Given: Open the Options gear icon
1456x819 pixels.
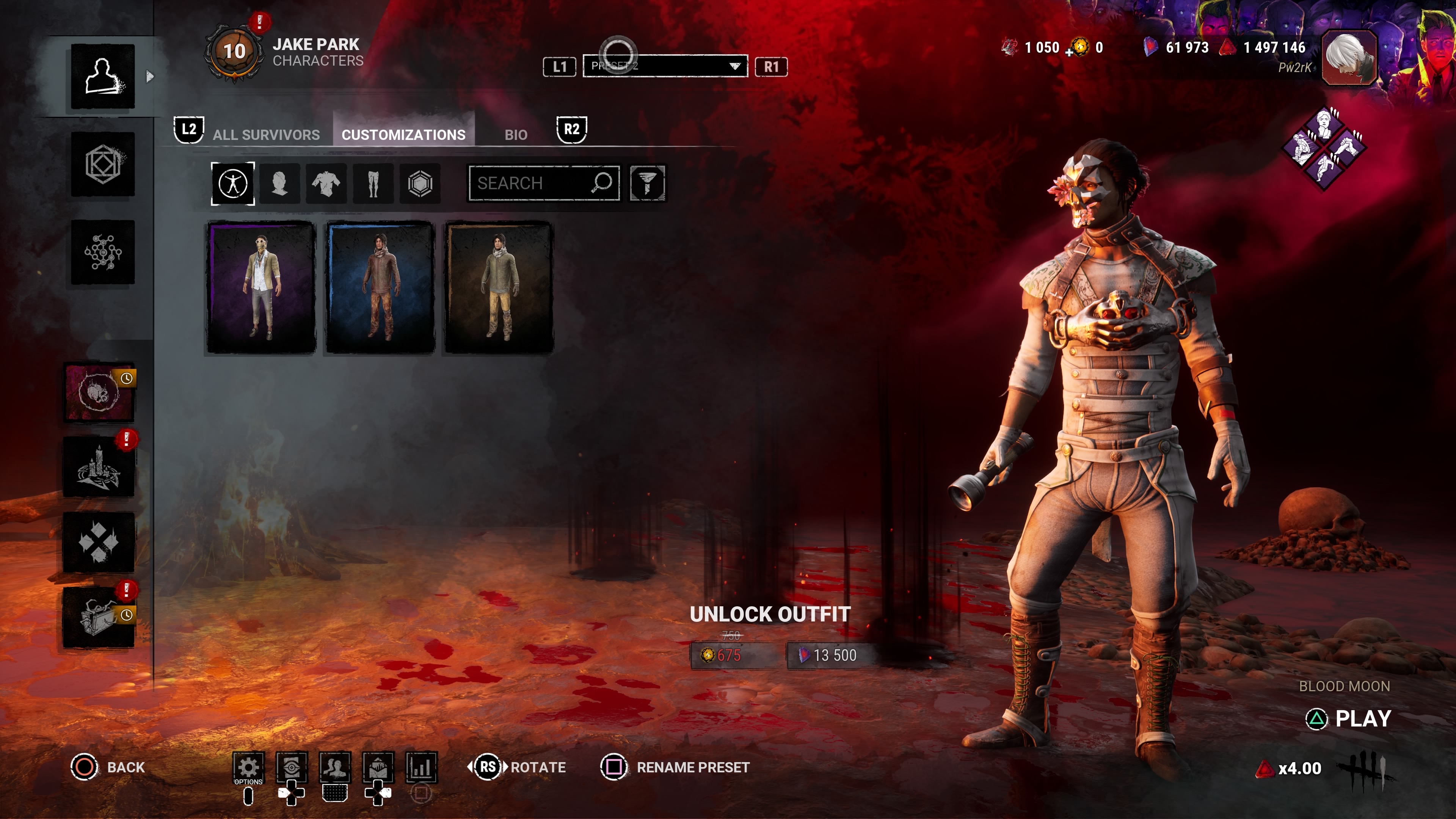Looking at the screenshot, I should pyautogui.click(x=248, y=767).
